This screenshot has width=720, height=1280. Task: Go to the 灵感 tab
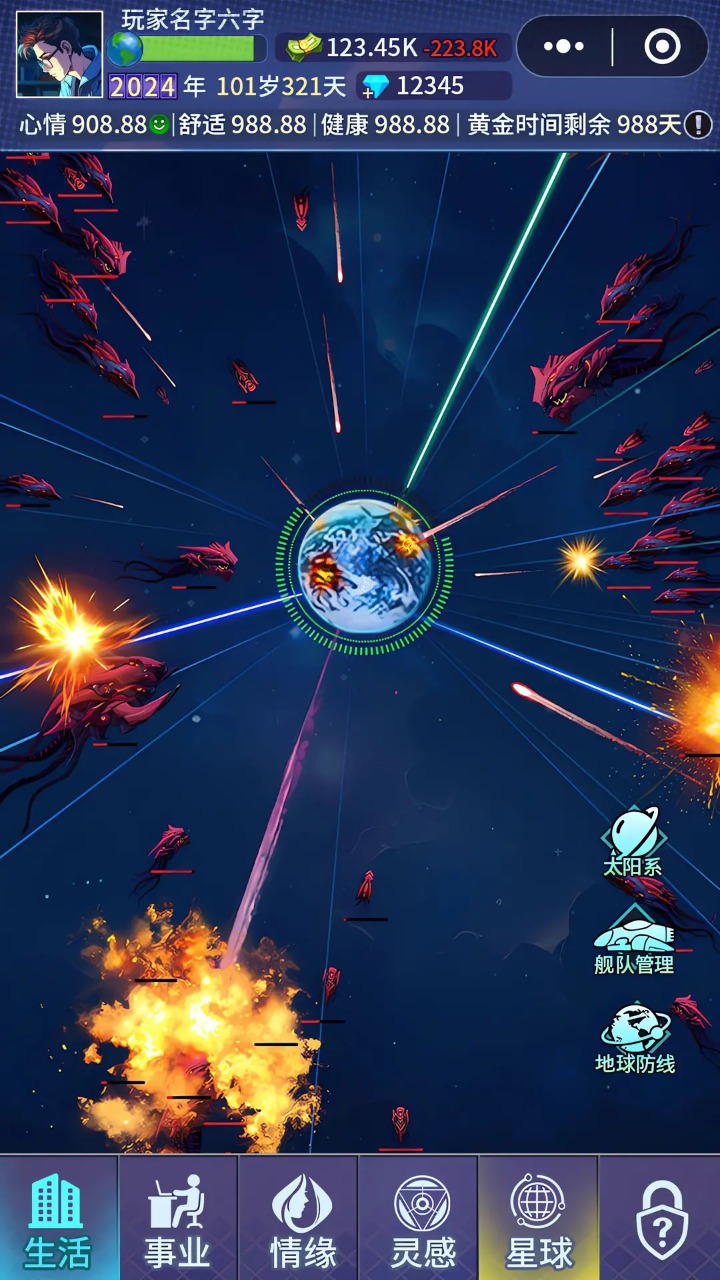[x=418, y=1218]
